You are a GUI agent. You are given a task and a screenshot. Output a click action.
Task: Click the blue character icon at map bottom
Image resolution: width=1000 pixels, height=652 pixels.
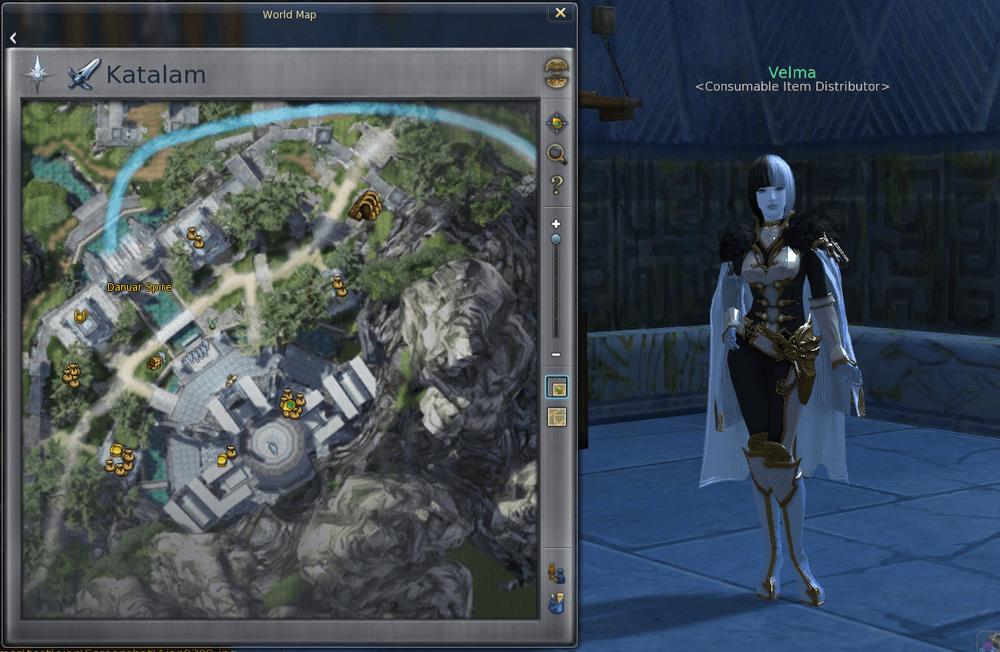tap(556, 603)
